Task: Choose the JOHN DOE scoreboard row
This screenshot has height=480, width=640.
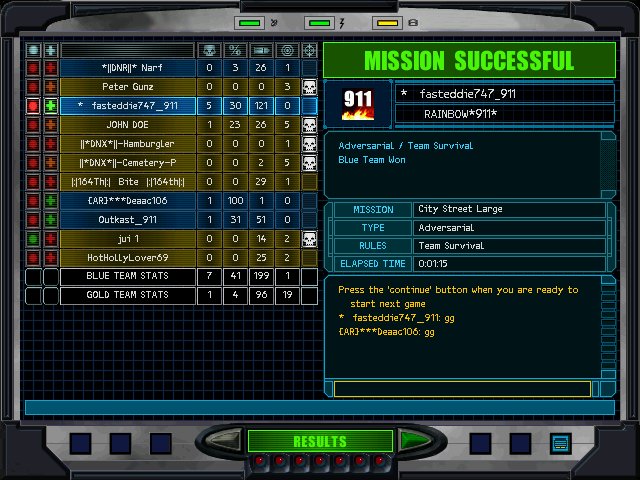Action: [x=127, y=124]
